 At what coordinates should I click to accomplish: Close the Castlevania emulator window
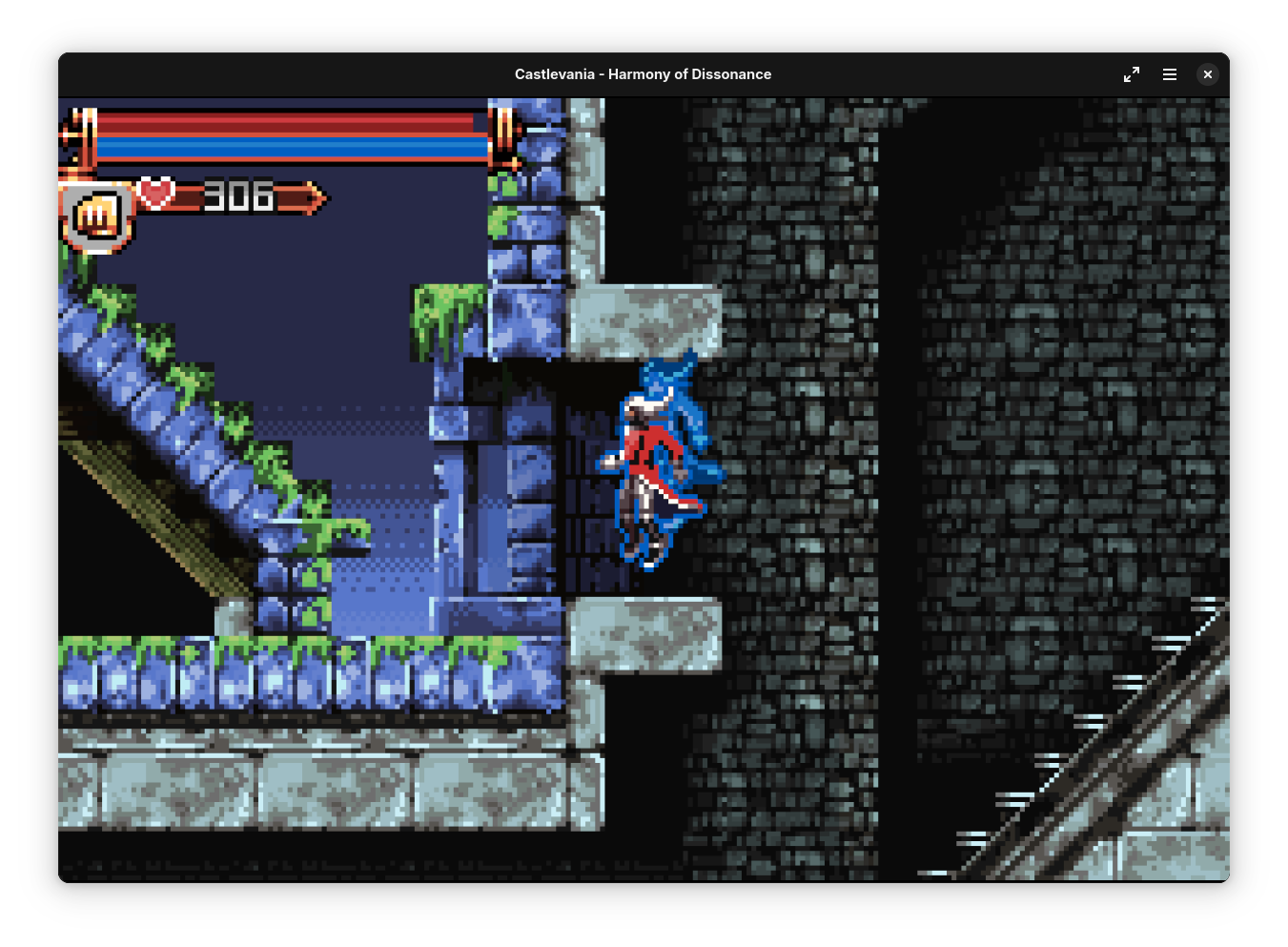click(1207, 73)
